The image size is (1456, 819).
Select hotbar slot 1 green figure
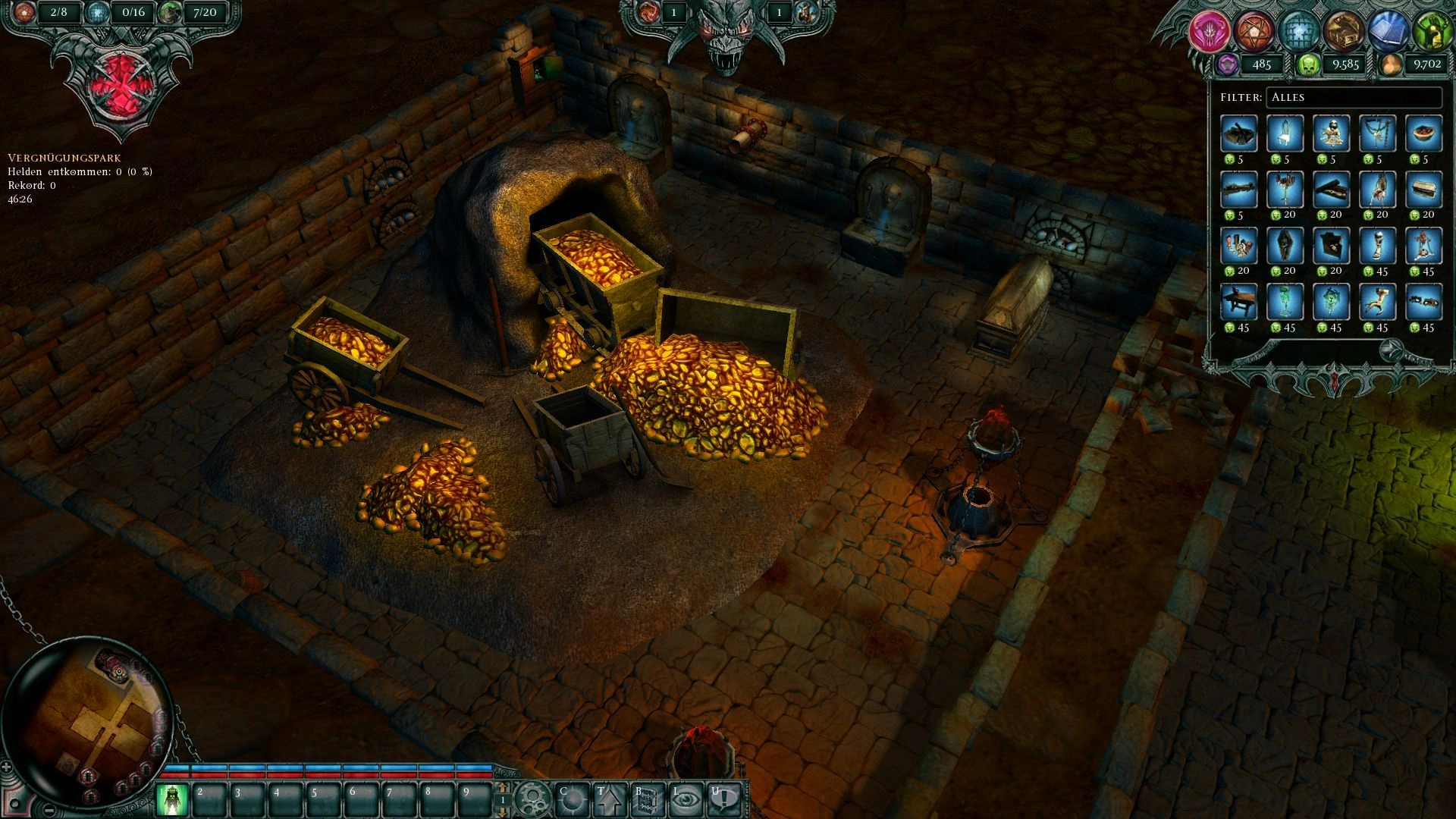tap(174, 800)
